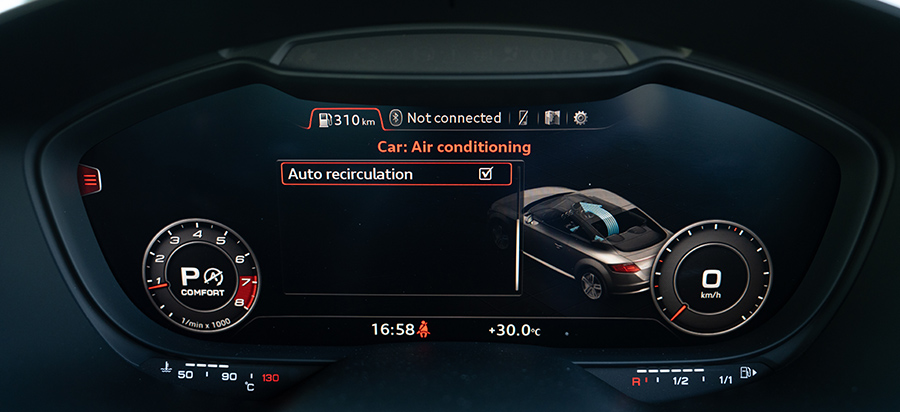Image resolution: width=900 pixels, height=412 pixels.
Task: Select the fuel range 310 km tab
Action: [x=345, y=119]
